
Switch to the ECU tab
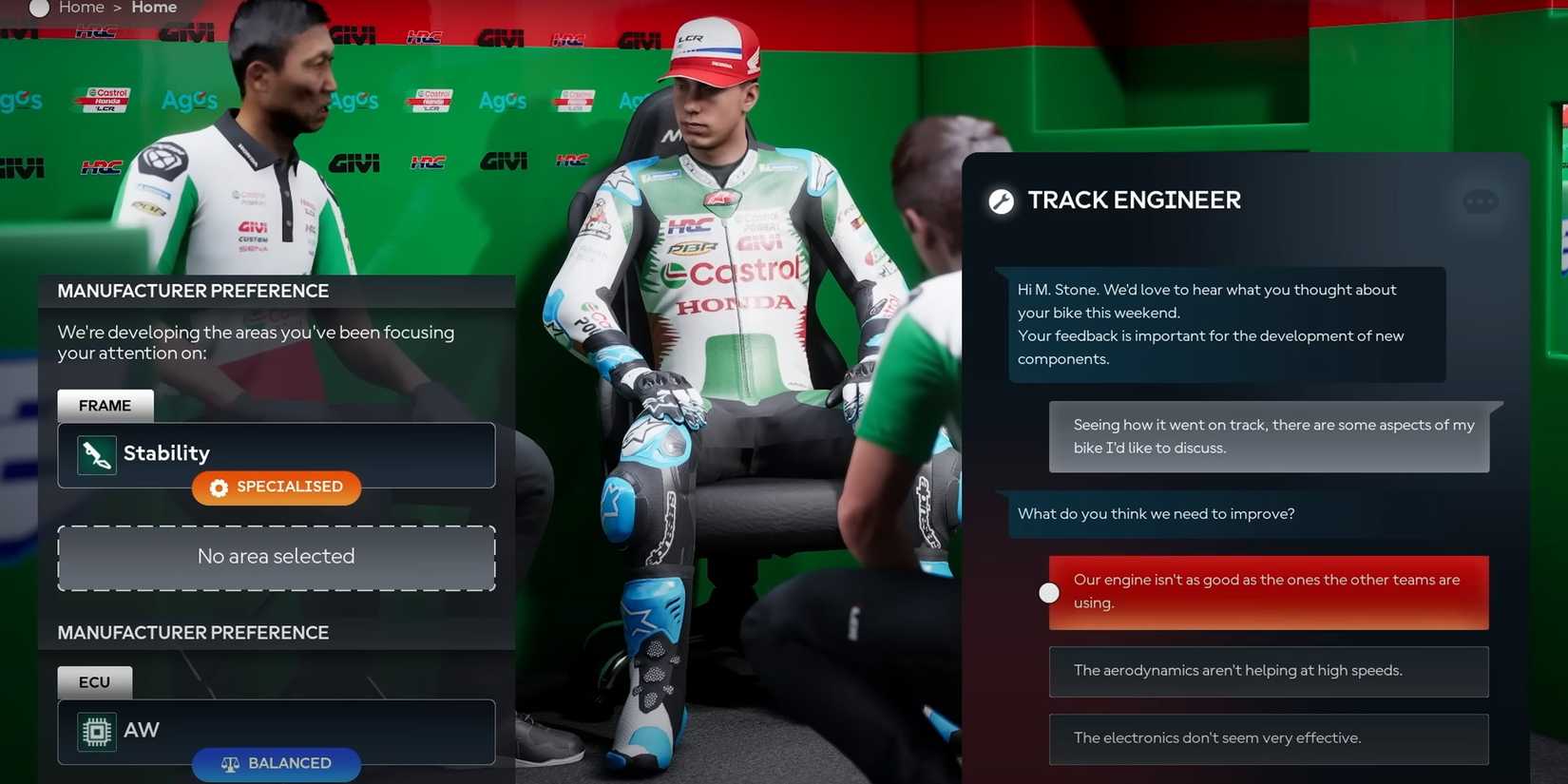point(94,681)
